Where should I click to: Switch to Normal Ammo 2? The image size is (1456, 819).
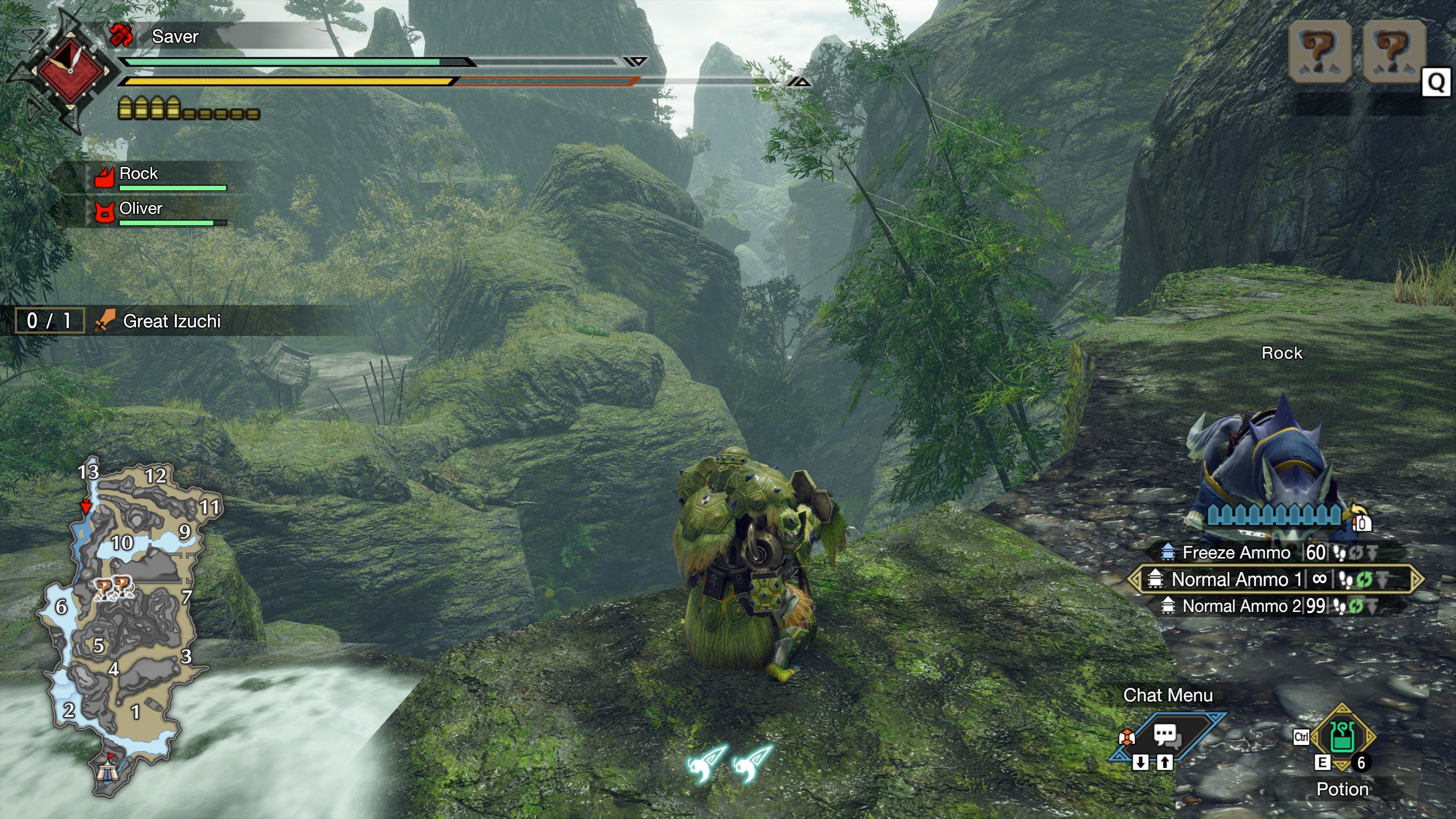1241,606
